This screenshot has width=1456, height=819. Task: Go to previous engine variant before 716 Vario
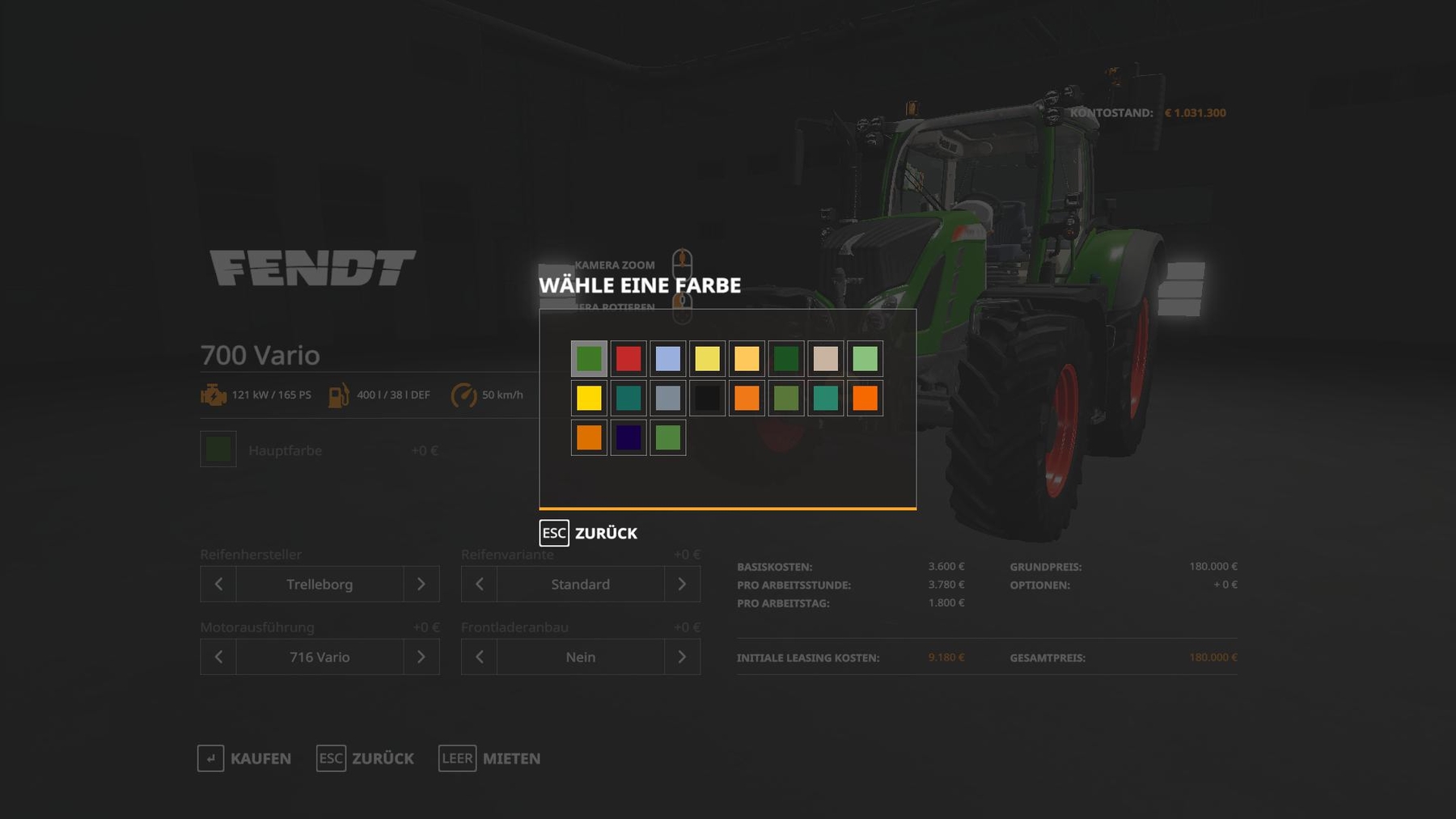pyautogui.click(x=218, y=656)
